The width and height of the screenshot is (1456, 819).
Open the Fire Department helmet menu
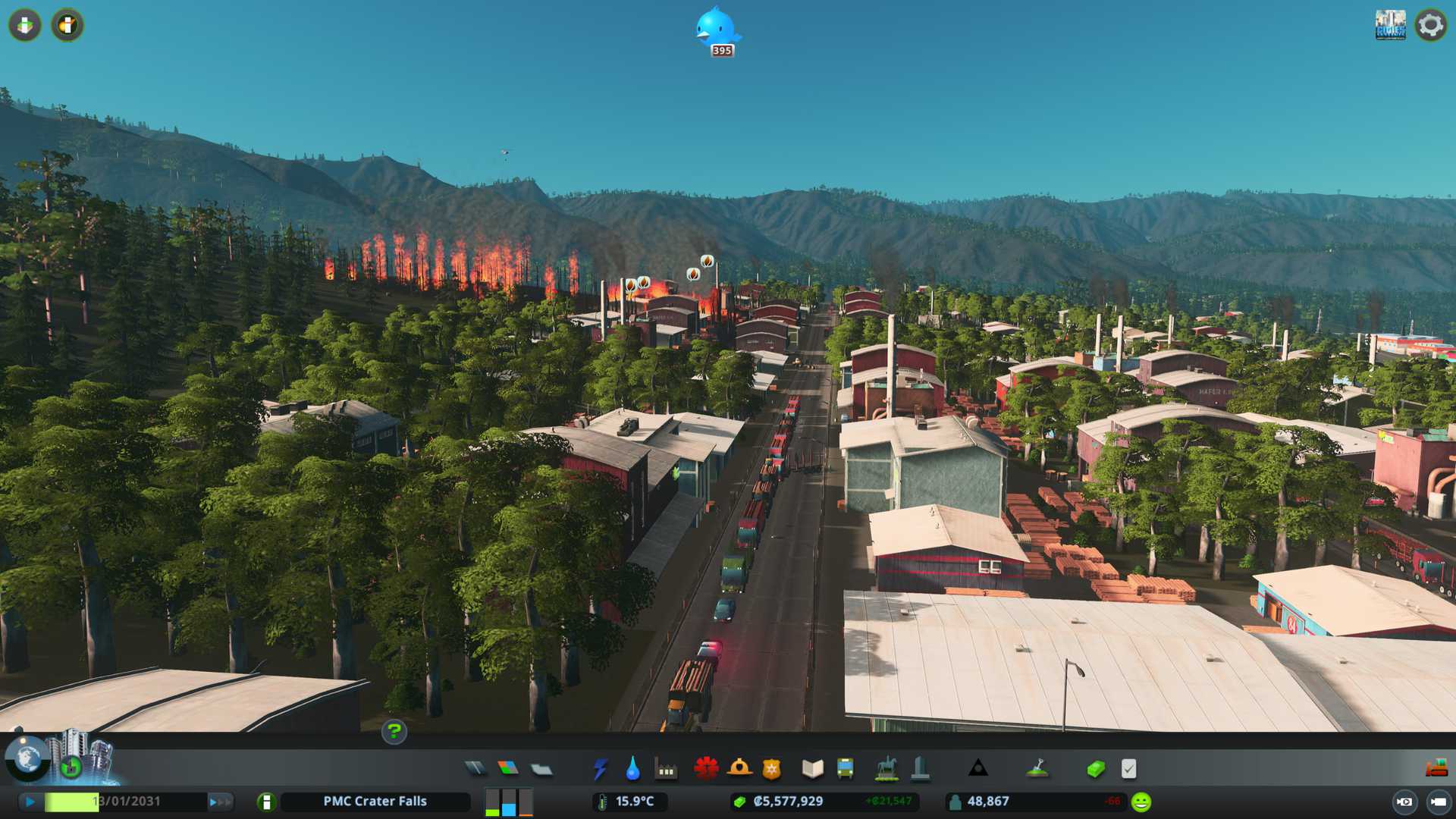[x=739, y=769]
